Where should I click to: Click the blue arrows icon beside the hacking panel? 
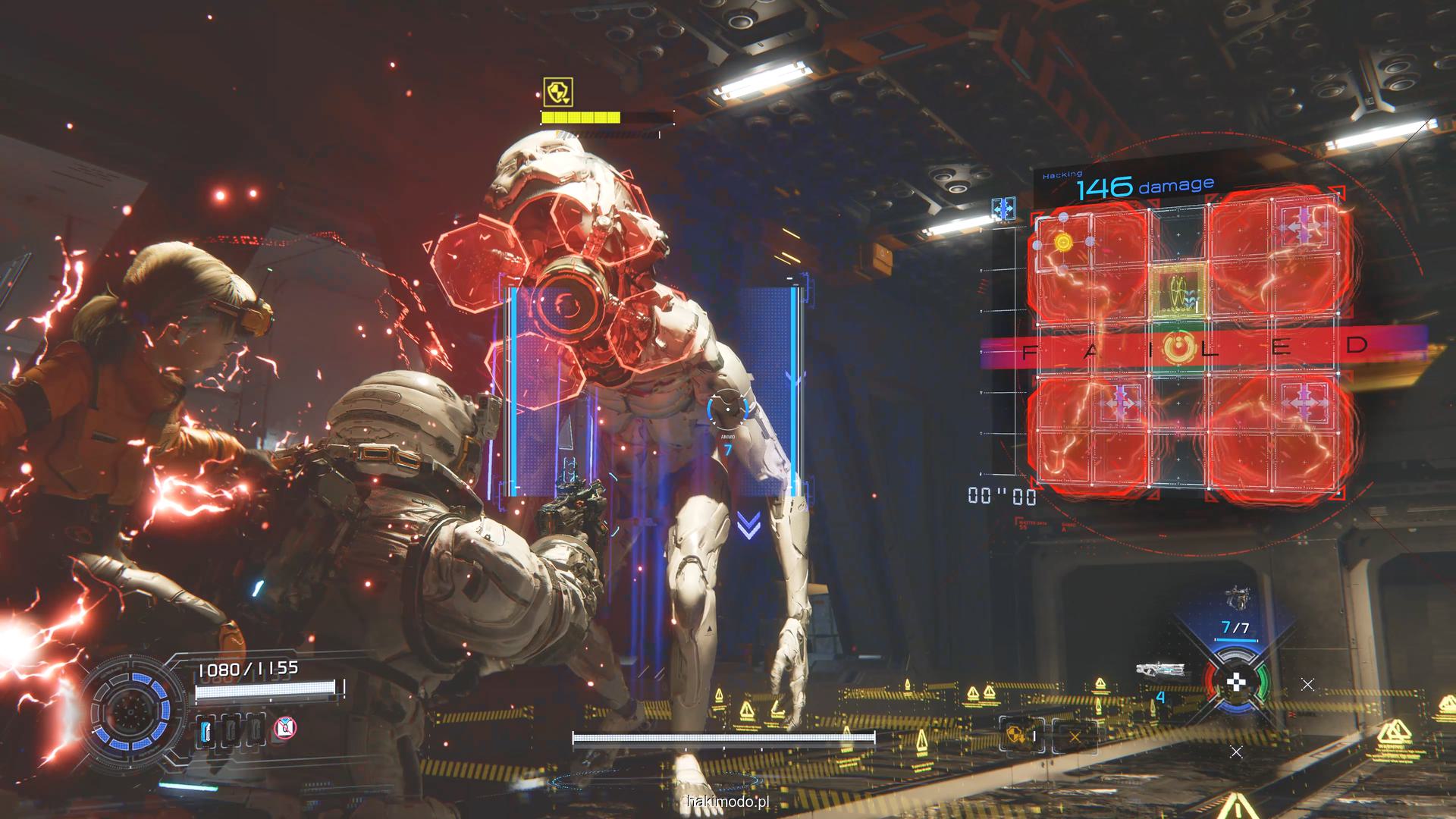1004,208
